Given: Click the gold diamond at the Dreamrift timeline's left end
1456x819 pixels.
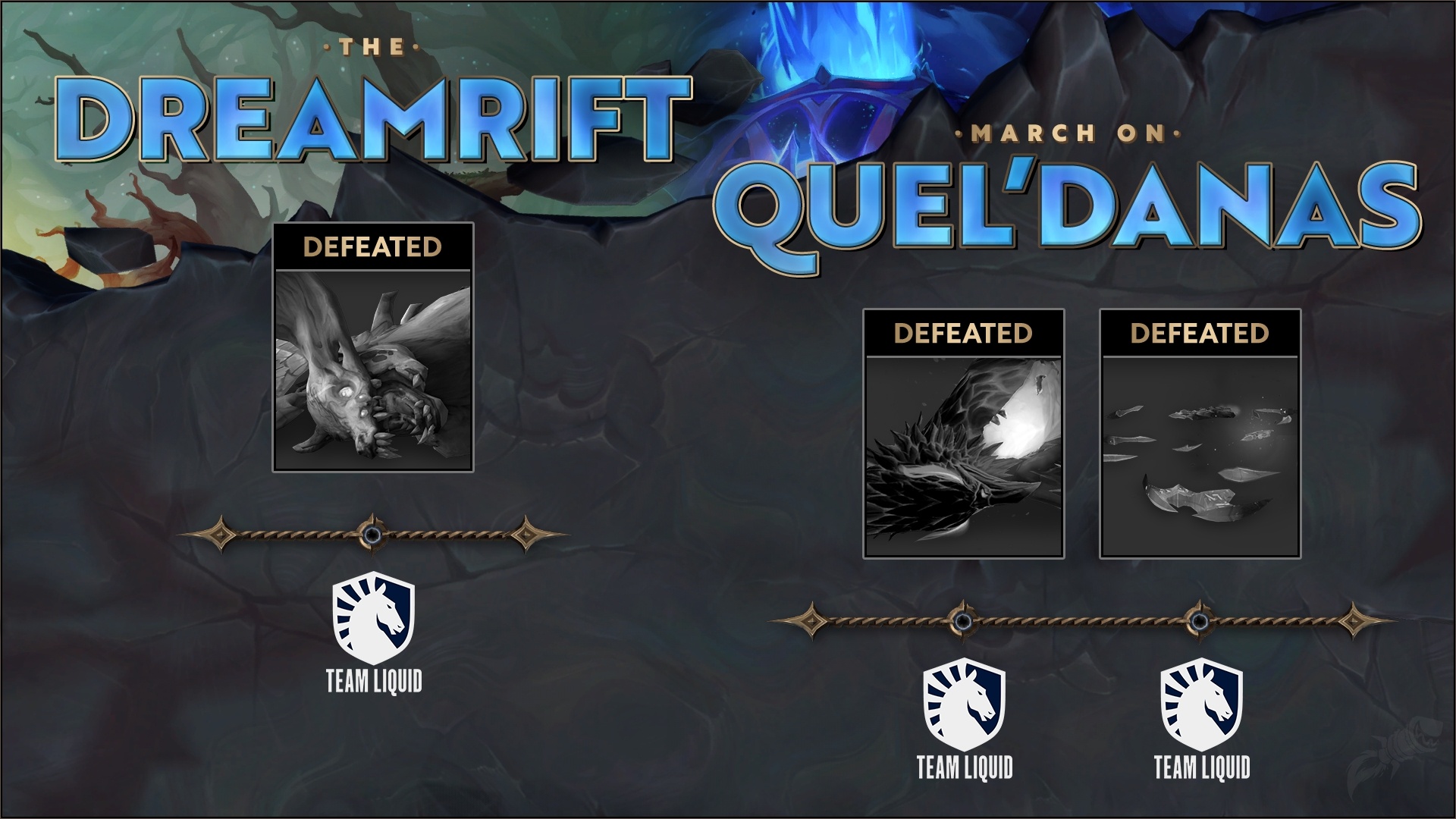Looking at the screenshot, I should pyautogui.click(x=220, y=535).
